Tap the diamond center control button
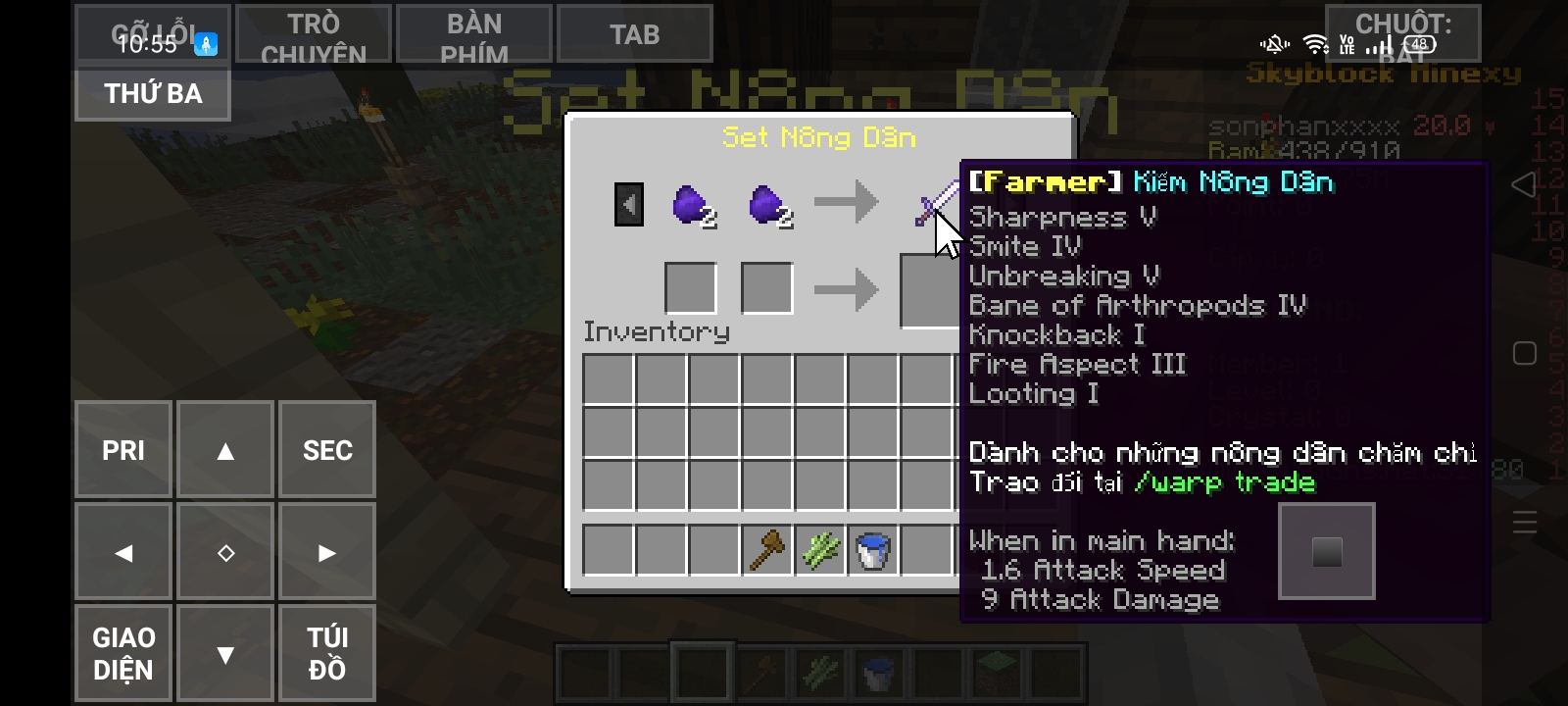 pyautogui.click(x=225, y=553)
